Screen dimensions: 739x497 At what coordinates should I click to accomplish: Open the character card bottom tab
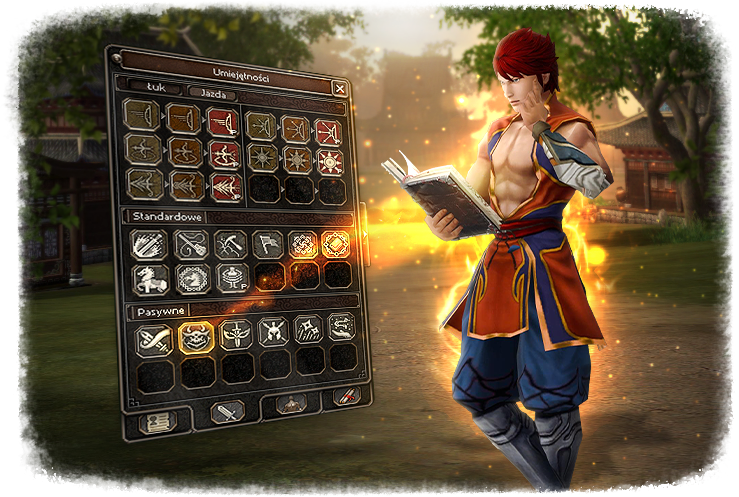156,423
